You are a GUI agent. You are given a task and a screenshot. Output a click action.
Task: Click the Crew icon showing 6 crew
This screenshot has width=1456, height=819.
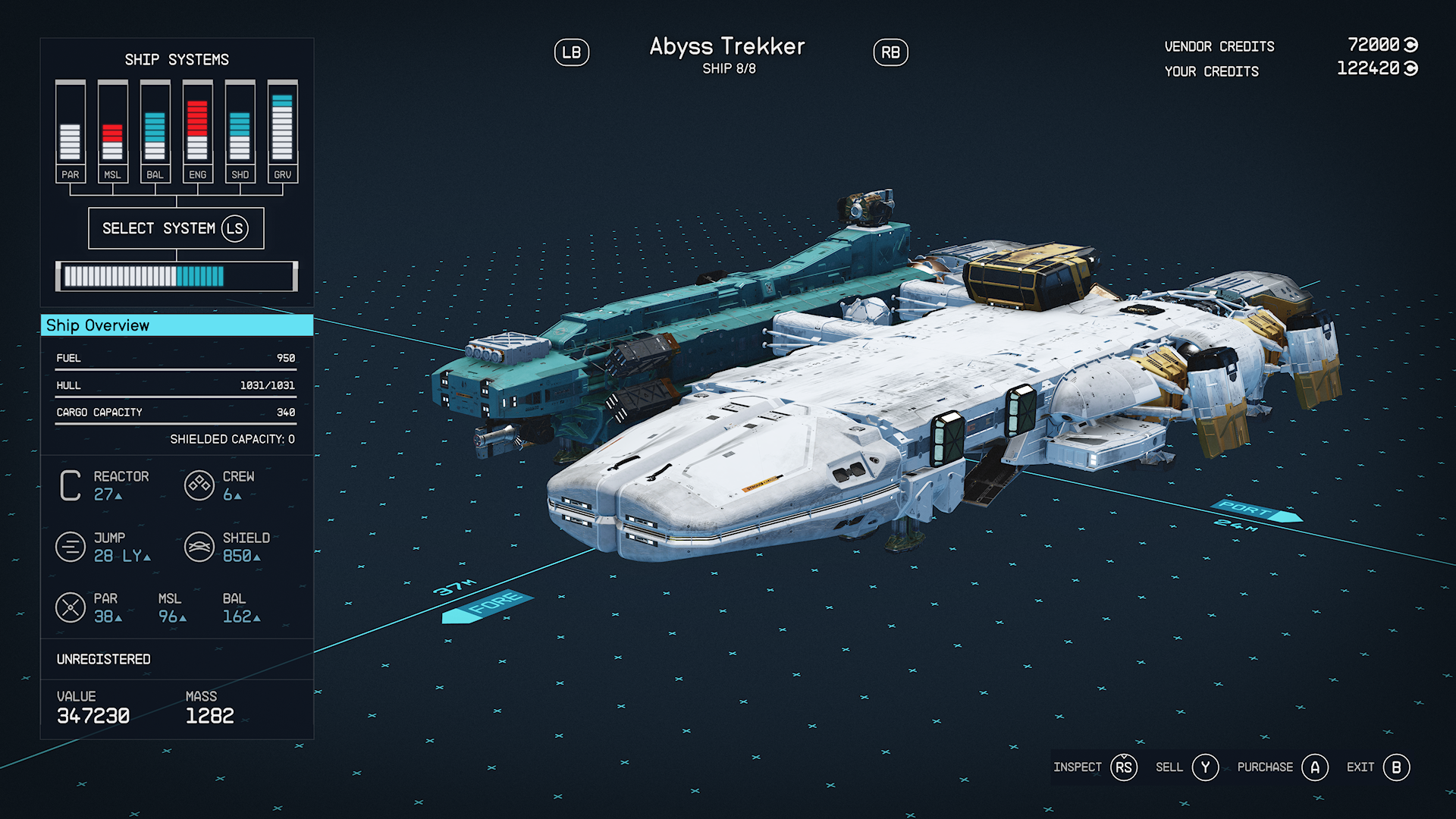click(199, 485)
